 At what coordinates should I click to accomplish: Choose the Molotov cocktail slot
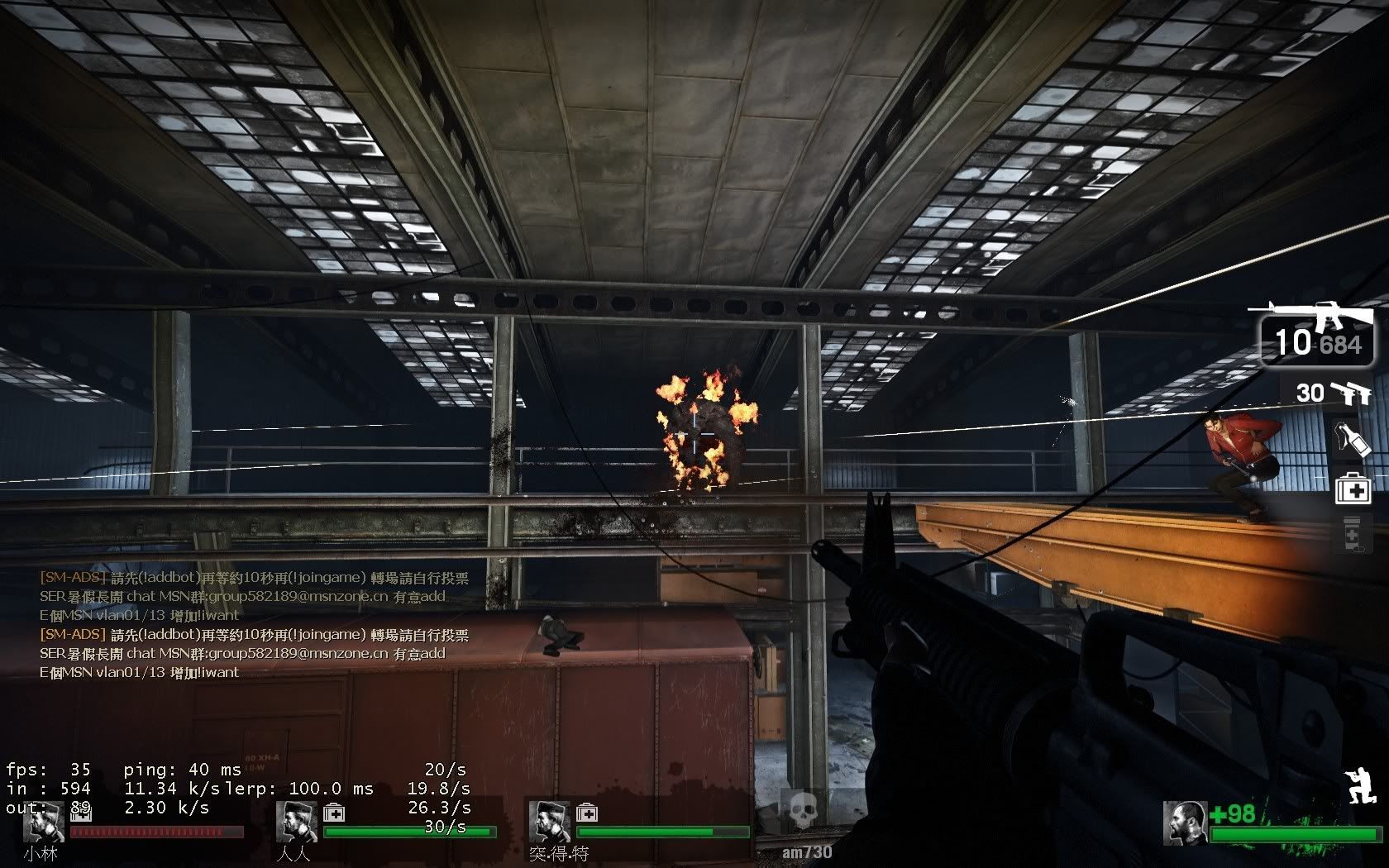(x=1353, y=438)
